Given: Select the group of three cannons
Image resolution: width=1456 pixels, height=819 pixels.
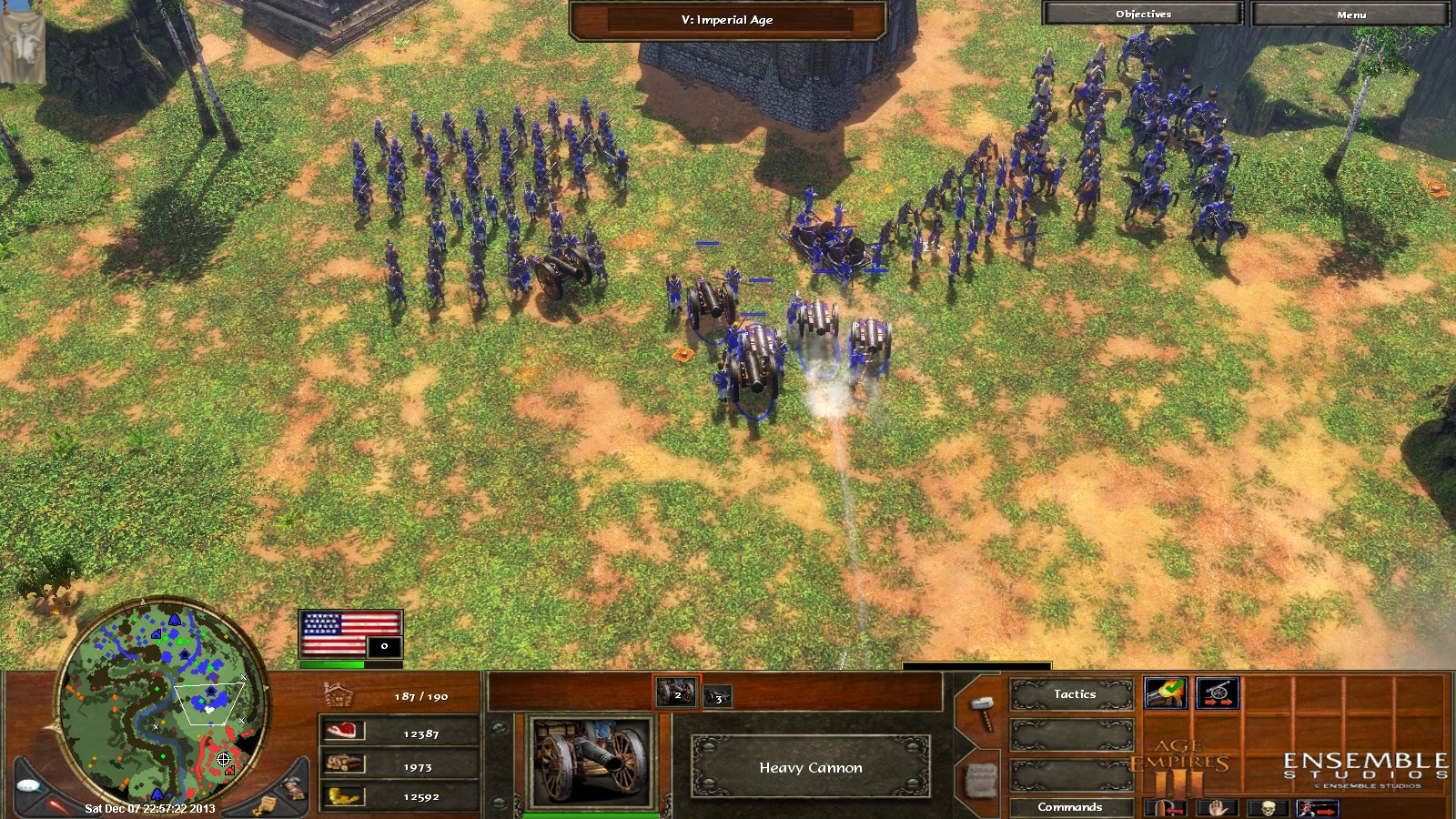Looking at the screenshot, I should coord(717,697).
